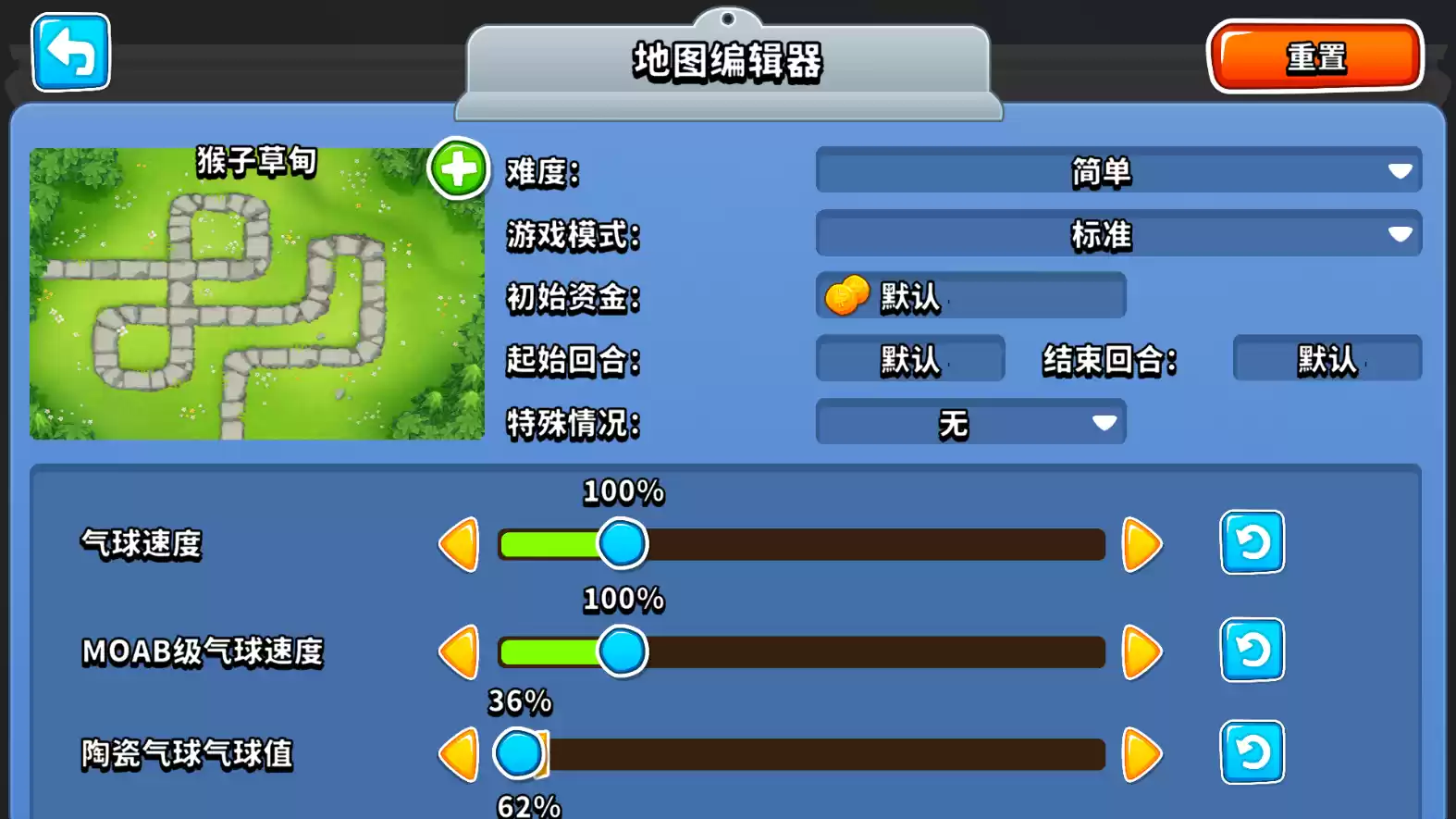Reset the 气球速度 slider with its reset icon
The height and width of the screenshot is (819, 1456).
[1252, 544]
